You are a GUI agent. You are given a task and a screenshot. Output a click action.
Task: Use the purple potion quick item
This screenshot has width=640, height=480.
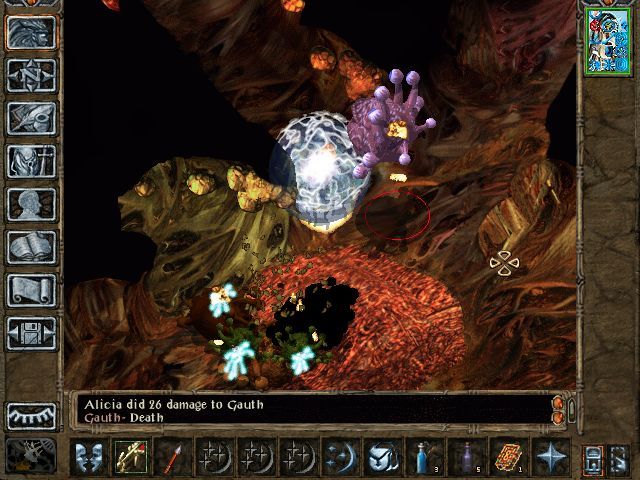pos(466,457)
